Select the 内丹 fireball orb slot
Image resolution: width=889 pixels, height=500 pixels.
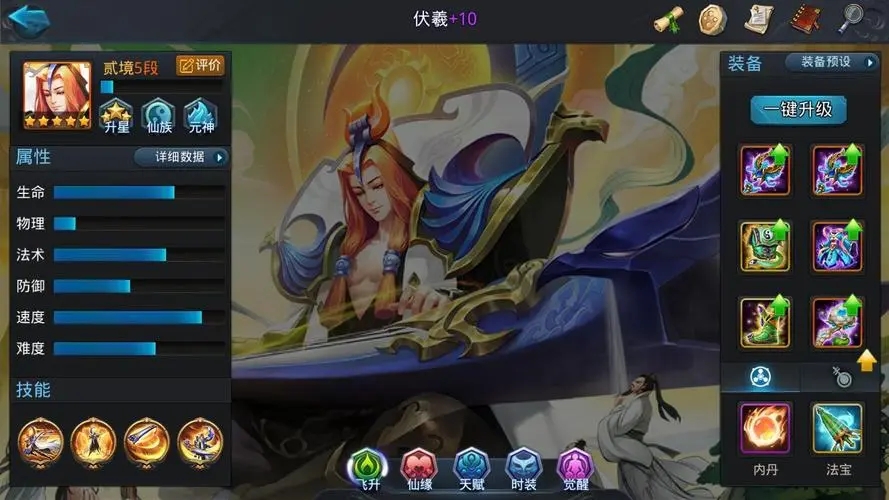(x=765, y=430)
